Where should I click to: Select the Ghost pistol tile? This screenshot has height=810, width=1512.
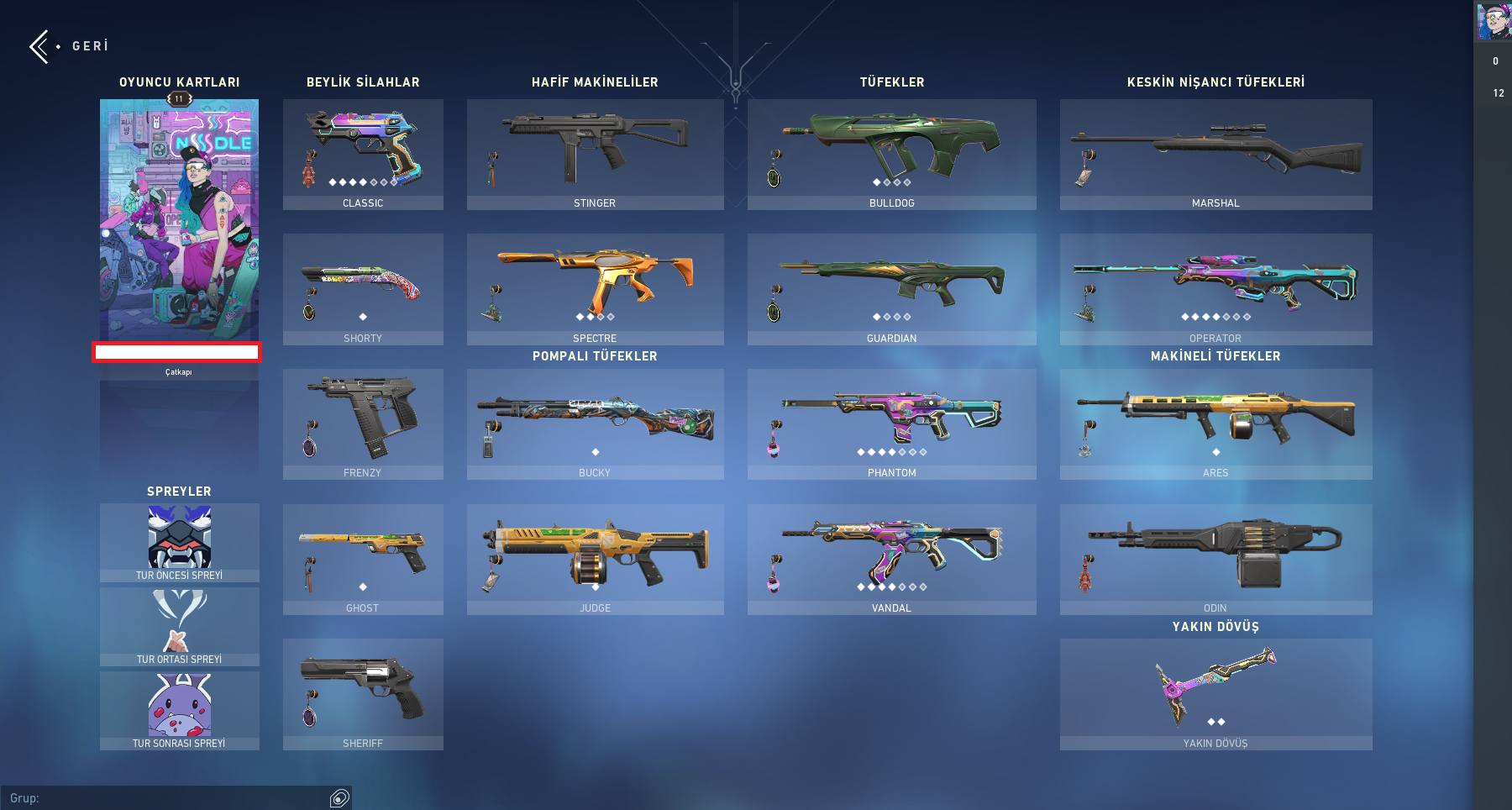pos(363,559)
